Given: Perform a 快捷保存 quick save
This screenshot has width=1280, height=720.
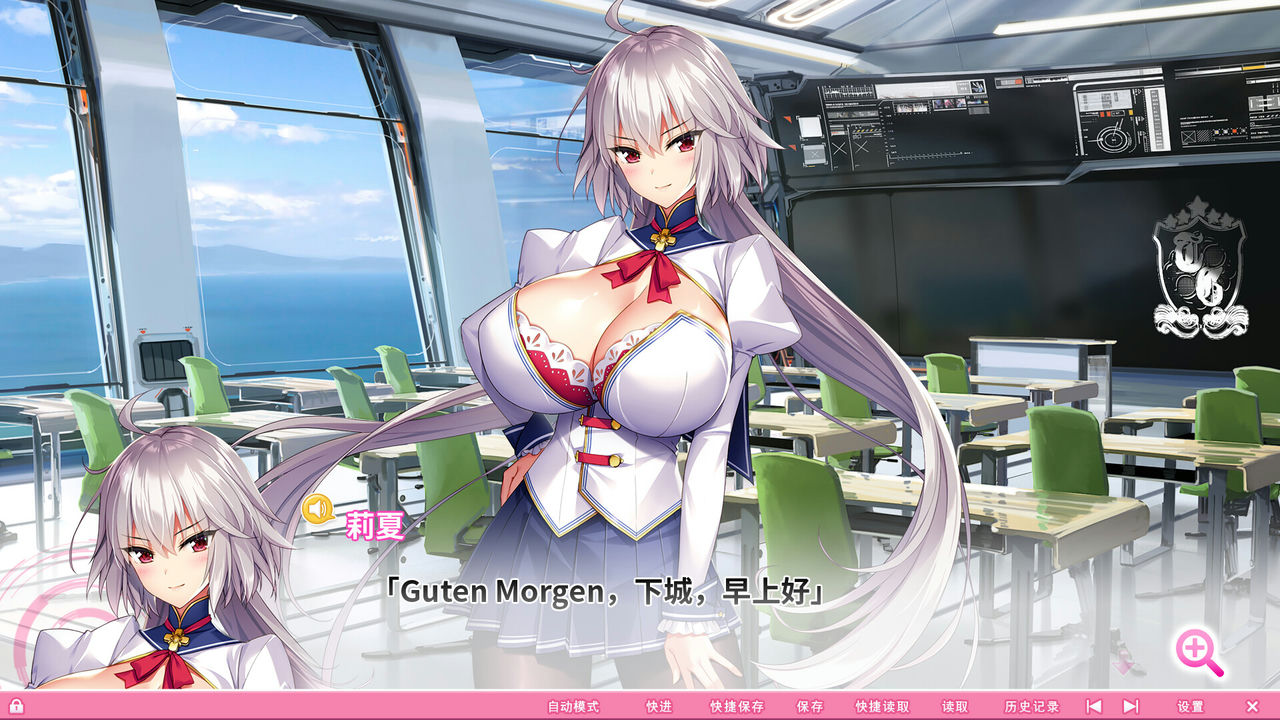Looking at the screenshot, I should 736,705.
